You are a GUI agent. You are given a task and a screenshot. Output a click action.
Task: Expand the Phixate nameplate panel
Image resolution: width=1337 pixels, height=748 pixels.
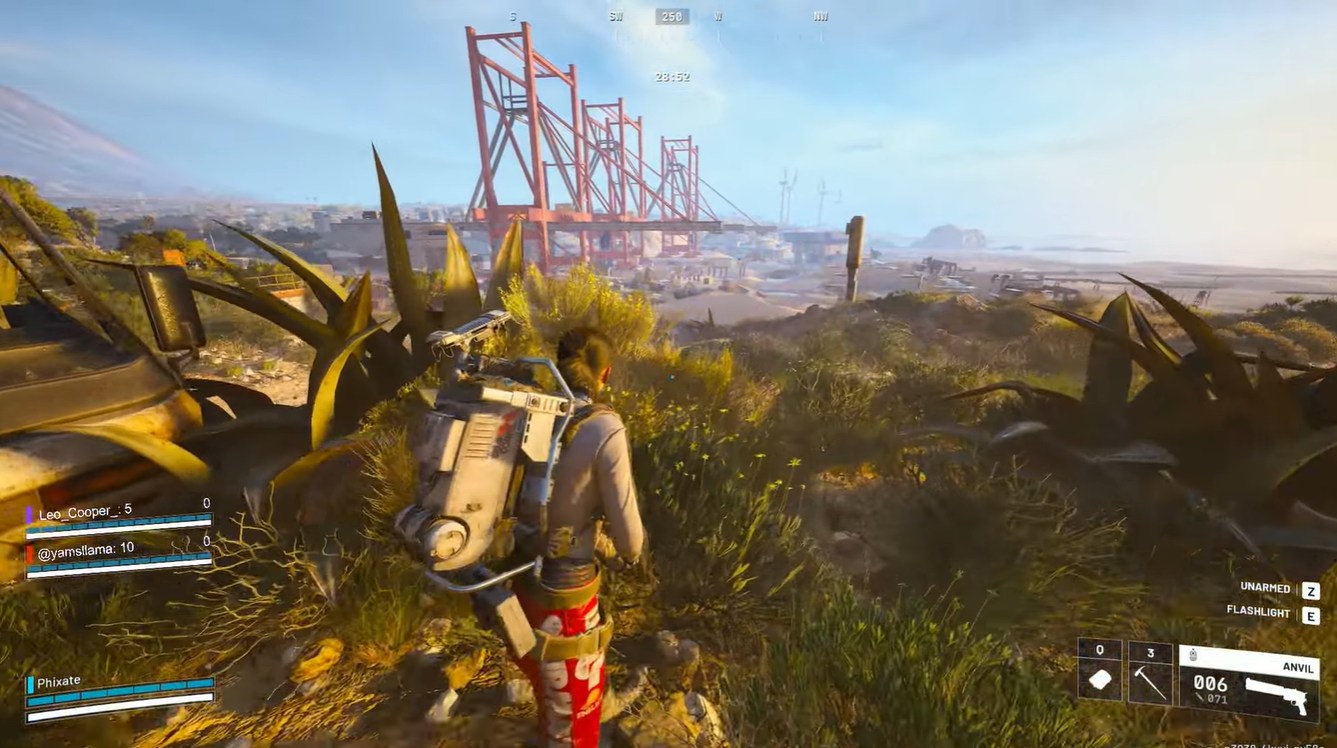(x=58, y=680)
